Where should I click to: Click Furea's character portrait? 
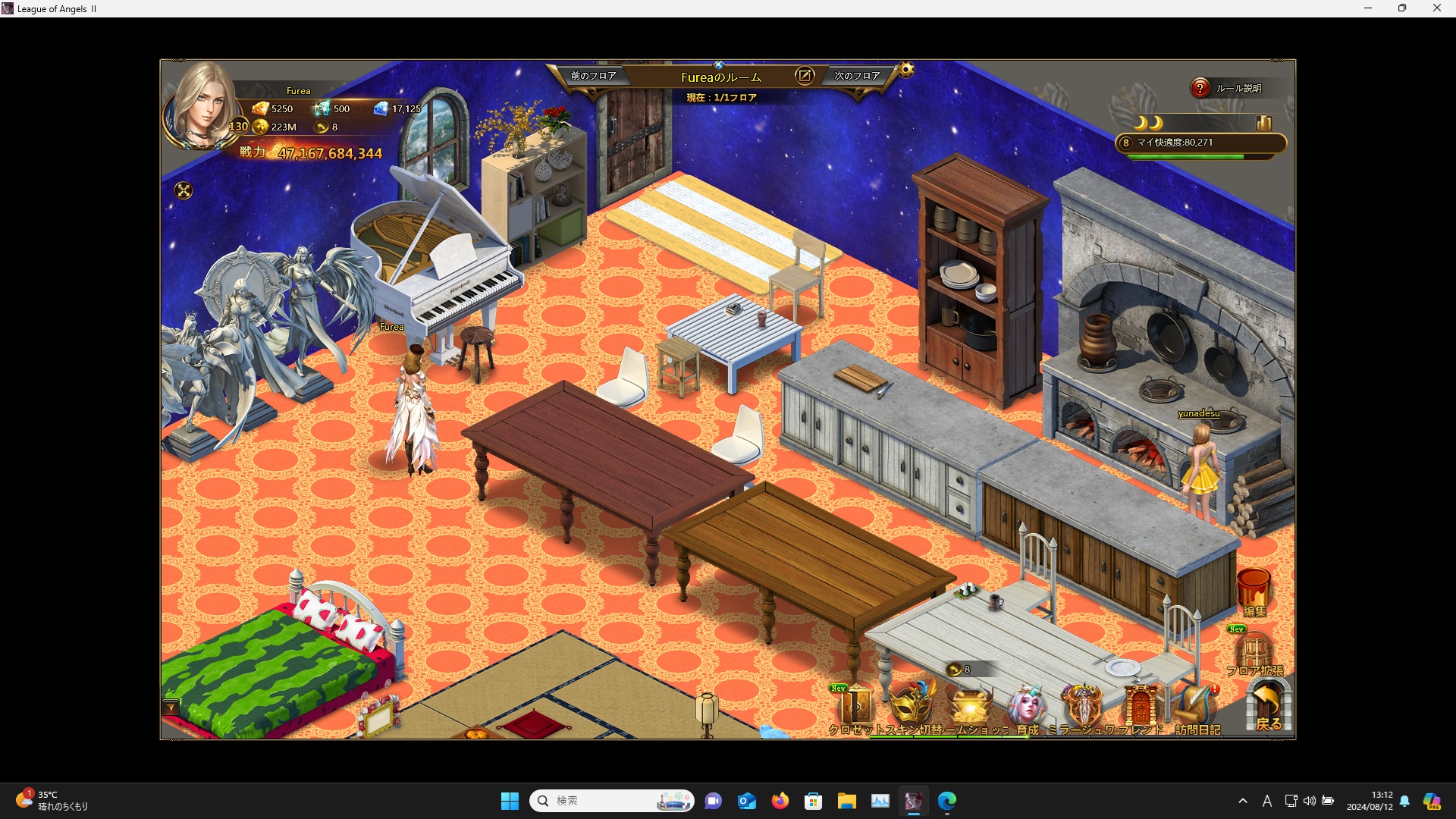(x=202, y=106)
